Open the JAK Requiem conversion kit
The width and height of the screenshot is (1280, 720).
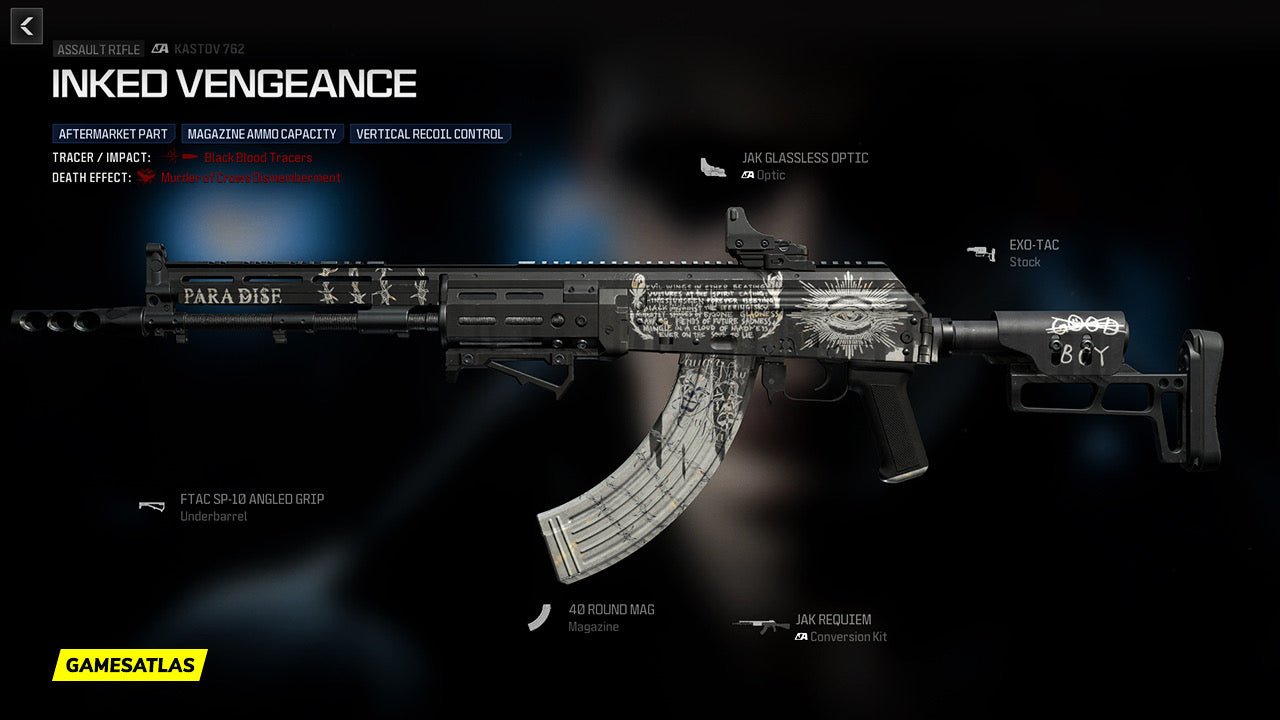point(833,620)
